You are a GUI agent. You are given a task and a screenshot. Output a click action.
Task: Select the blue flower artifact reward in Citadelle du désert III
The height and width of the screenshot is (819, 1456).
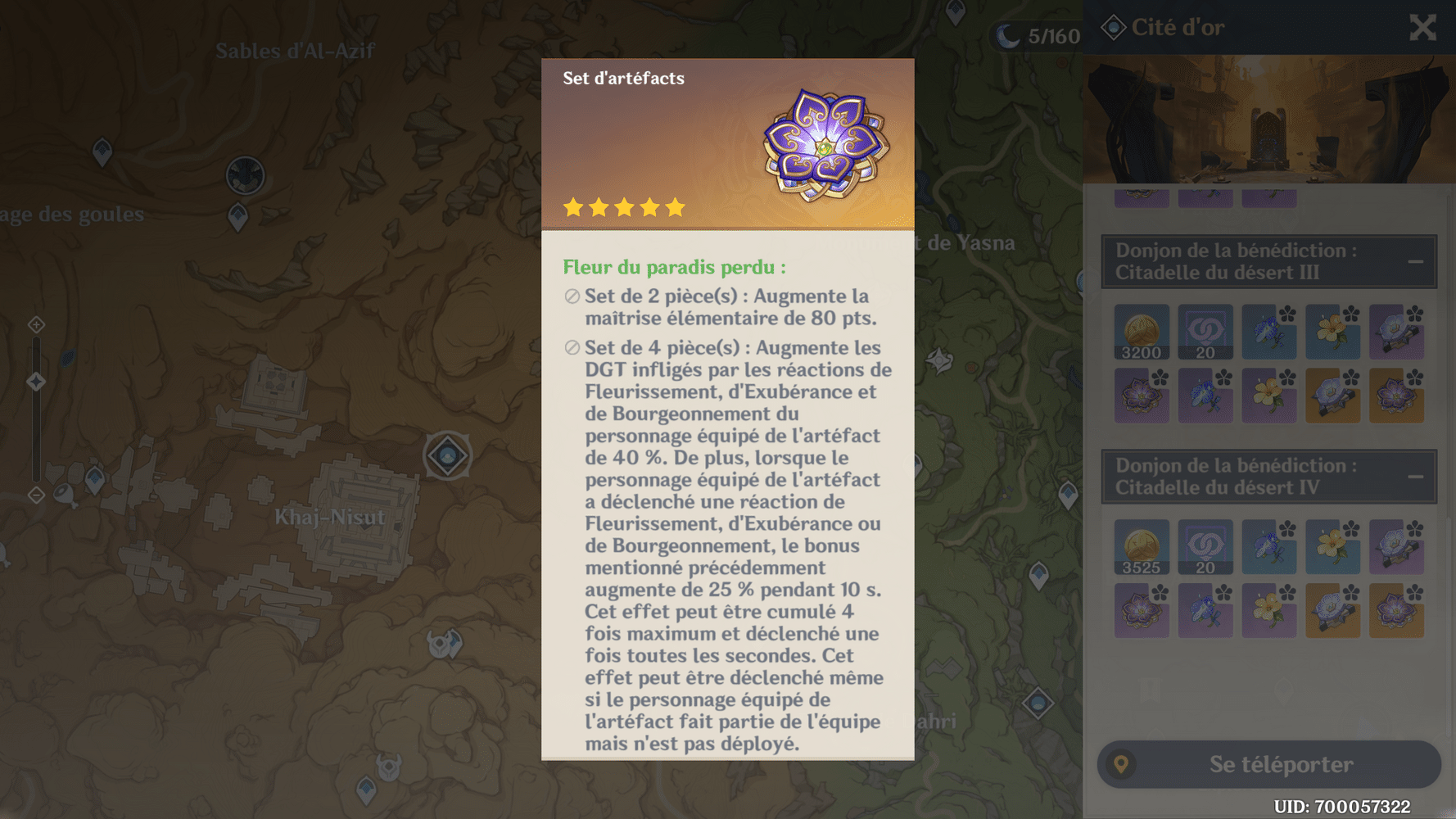point(1268,332)
